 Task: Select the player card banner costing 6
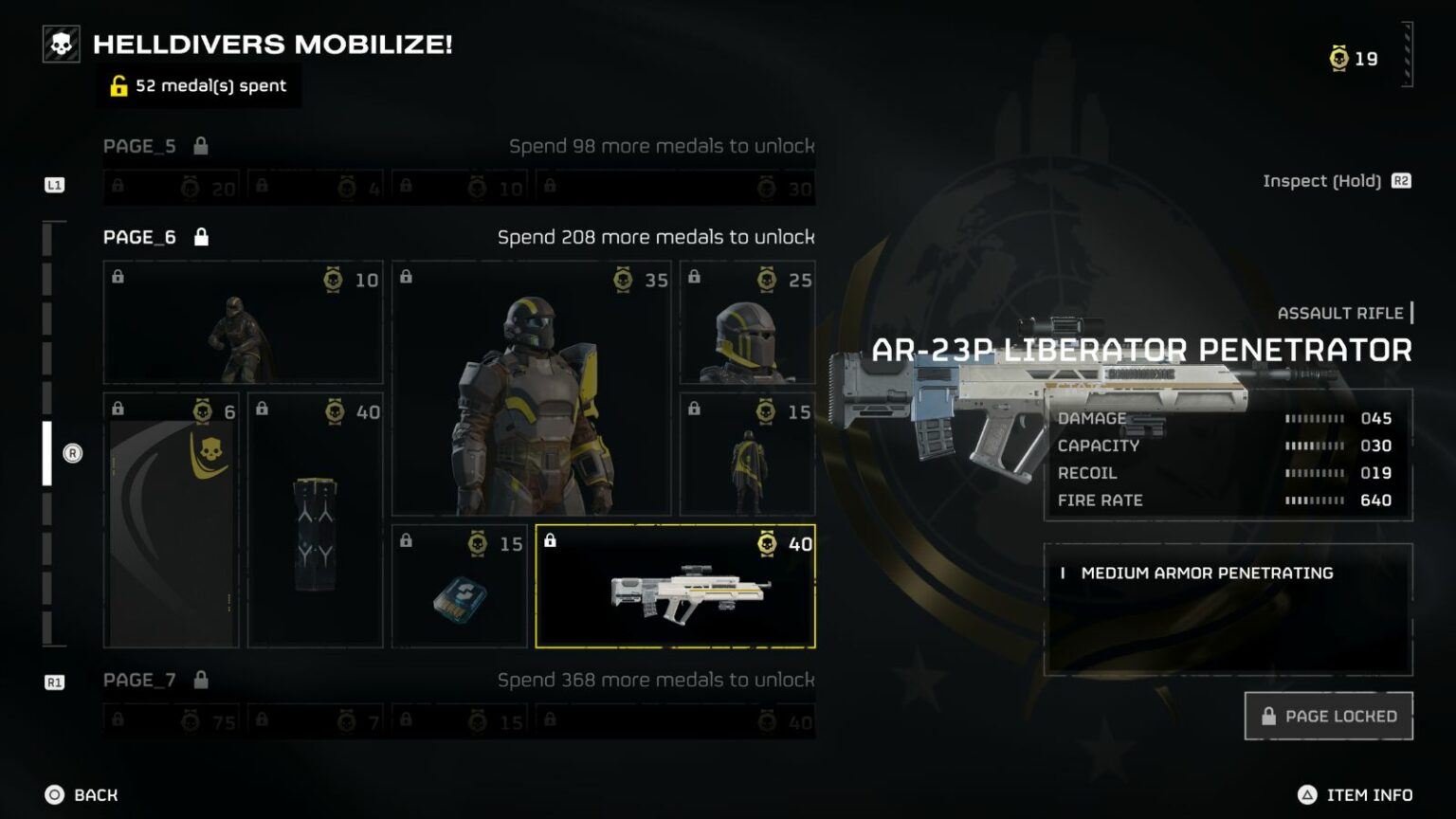click(x=171, y=521)
